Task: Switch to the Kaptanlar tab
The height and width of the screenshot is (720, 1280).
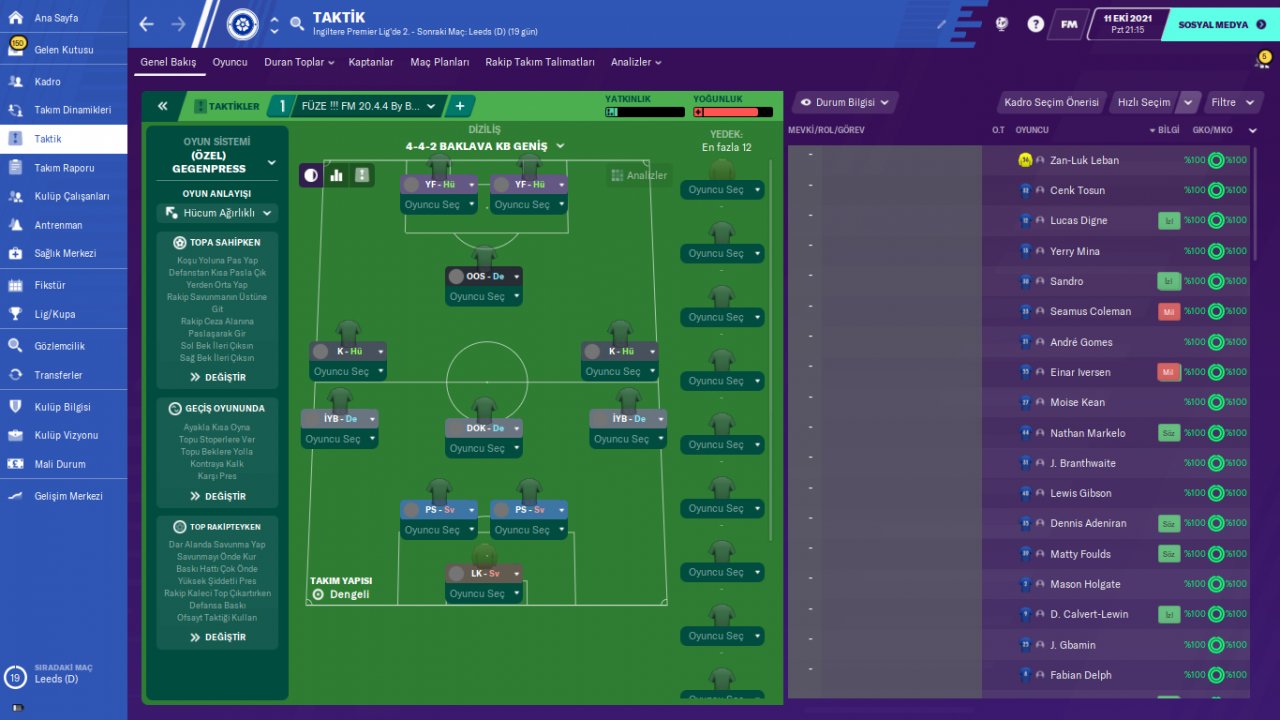Action: click(x=371, y=62)
